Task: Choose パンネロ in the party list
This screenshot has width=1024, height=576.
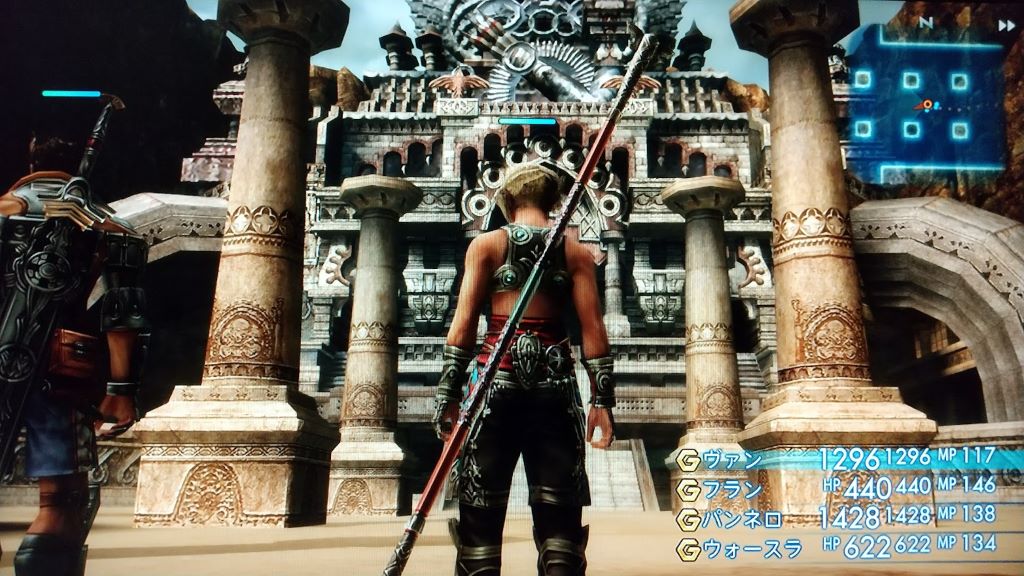Action: click(741, 518)
